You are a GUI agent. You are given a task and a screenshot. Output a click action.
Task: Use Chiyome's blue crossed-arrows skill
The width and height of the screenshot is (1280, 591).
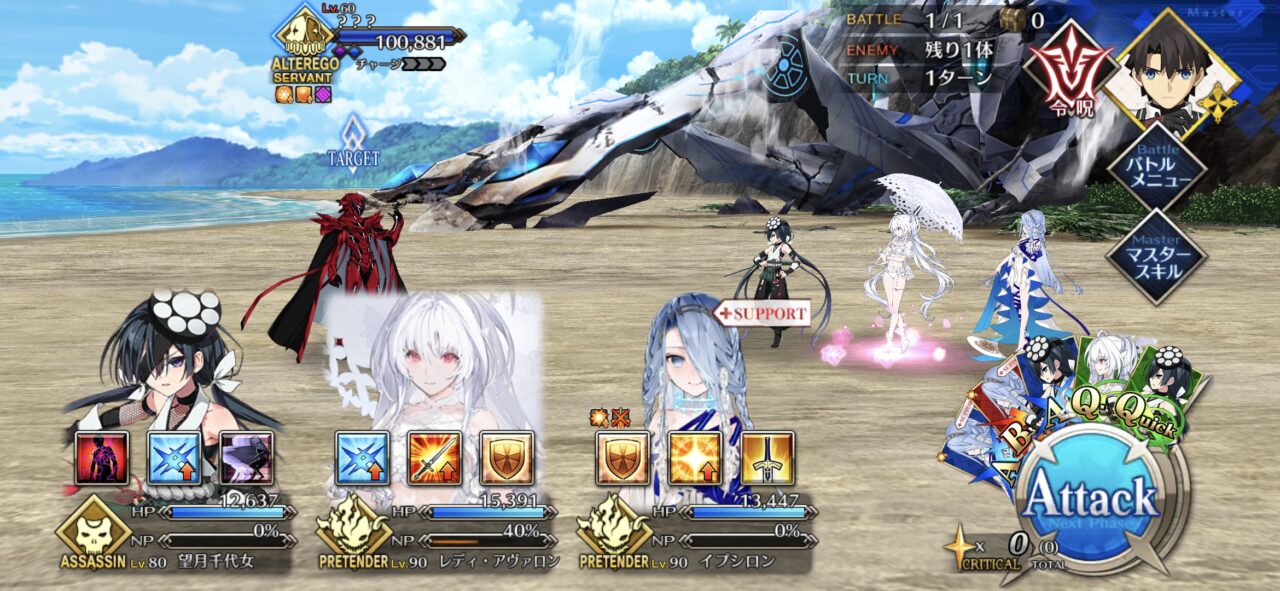[x=175, y=458]
